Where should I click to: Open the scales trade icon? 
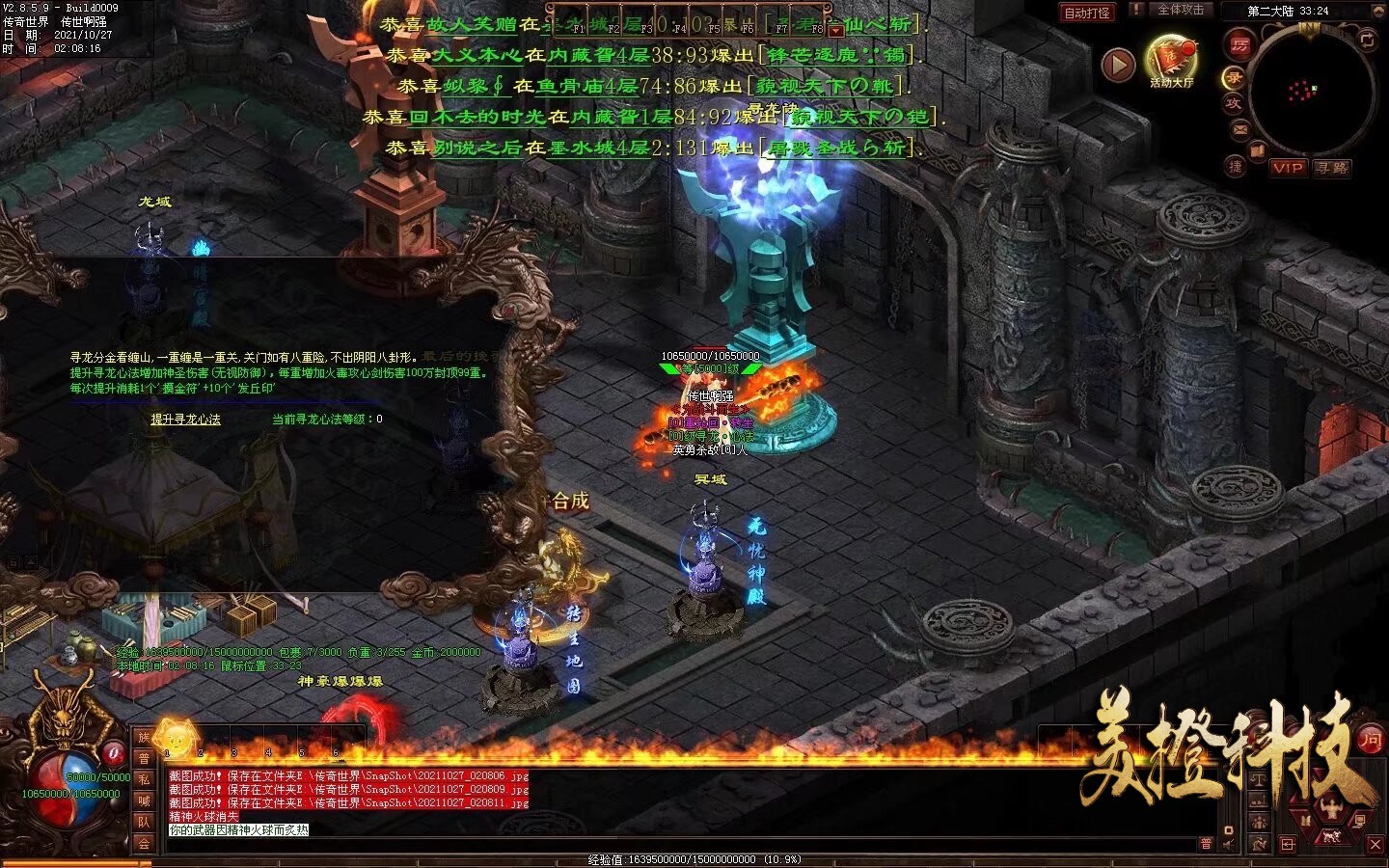1261,777
